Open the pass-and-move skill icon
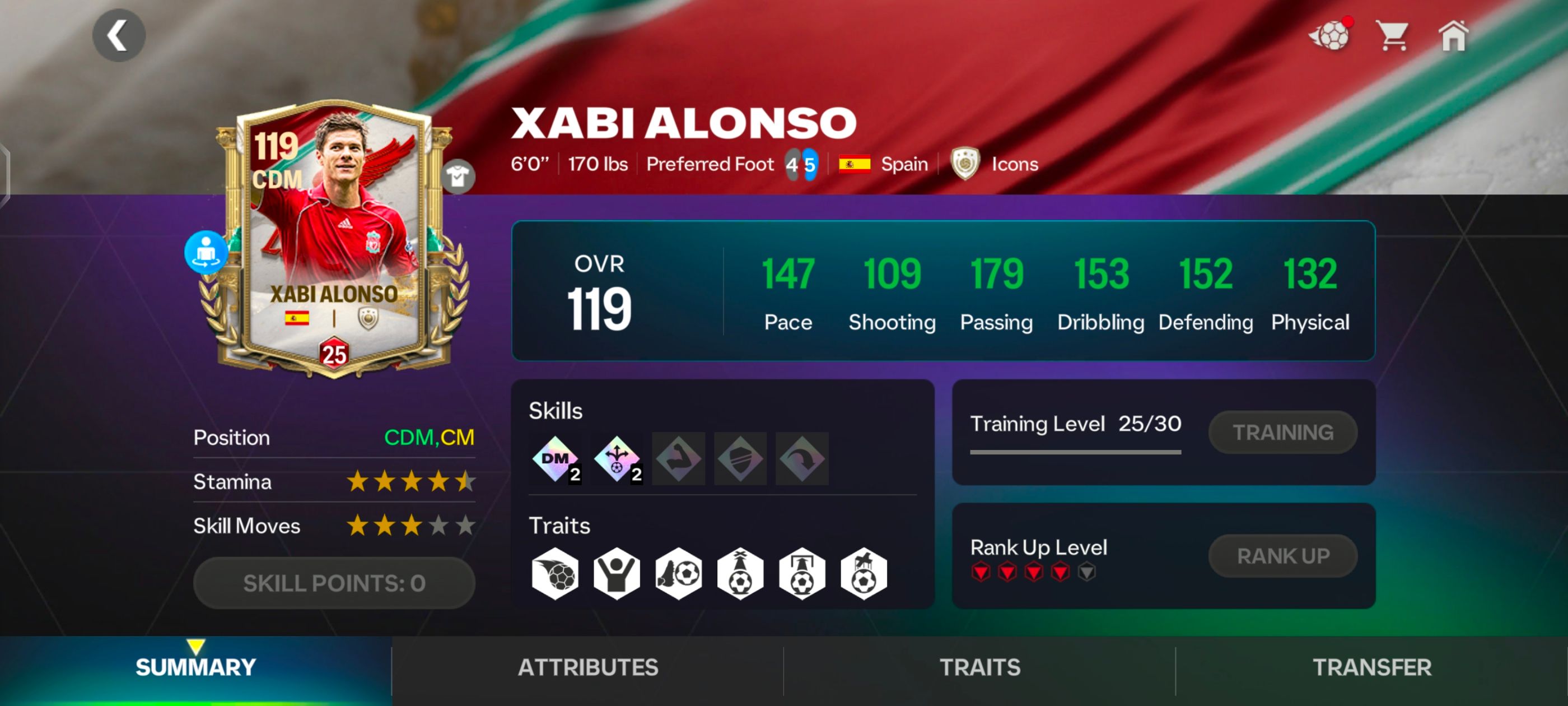 [x=617, y=459]
